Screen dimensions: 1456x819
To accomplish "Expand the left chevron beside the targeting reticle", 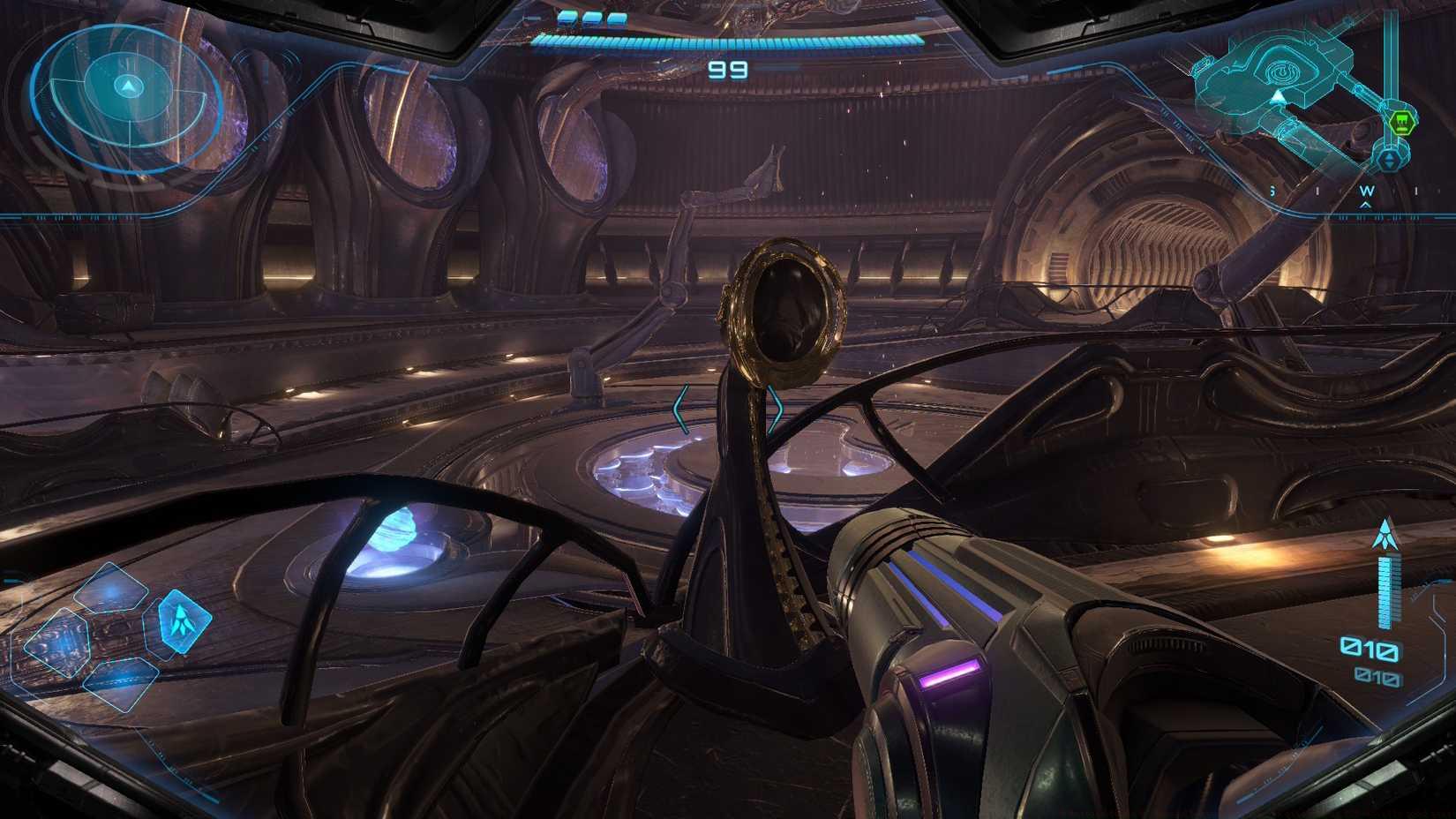I will 679,406.
